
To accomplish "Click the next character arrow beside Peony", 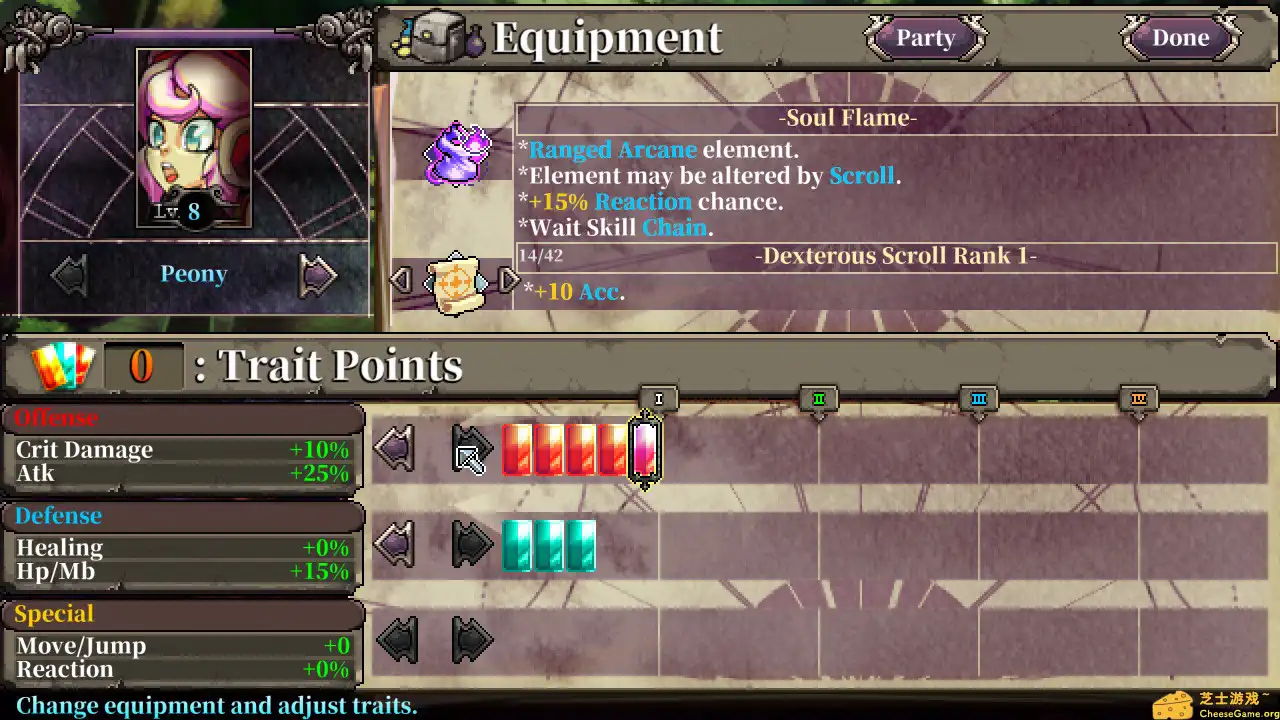I will (x=317, y=274).
